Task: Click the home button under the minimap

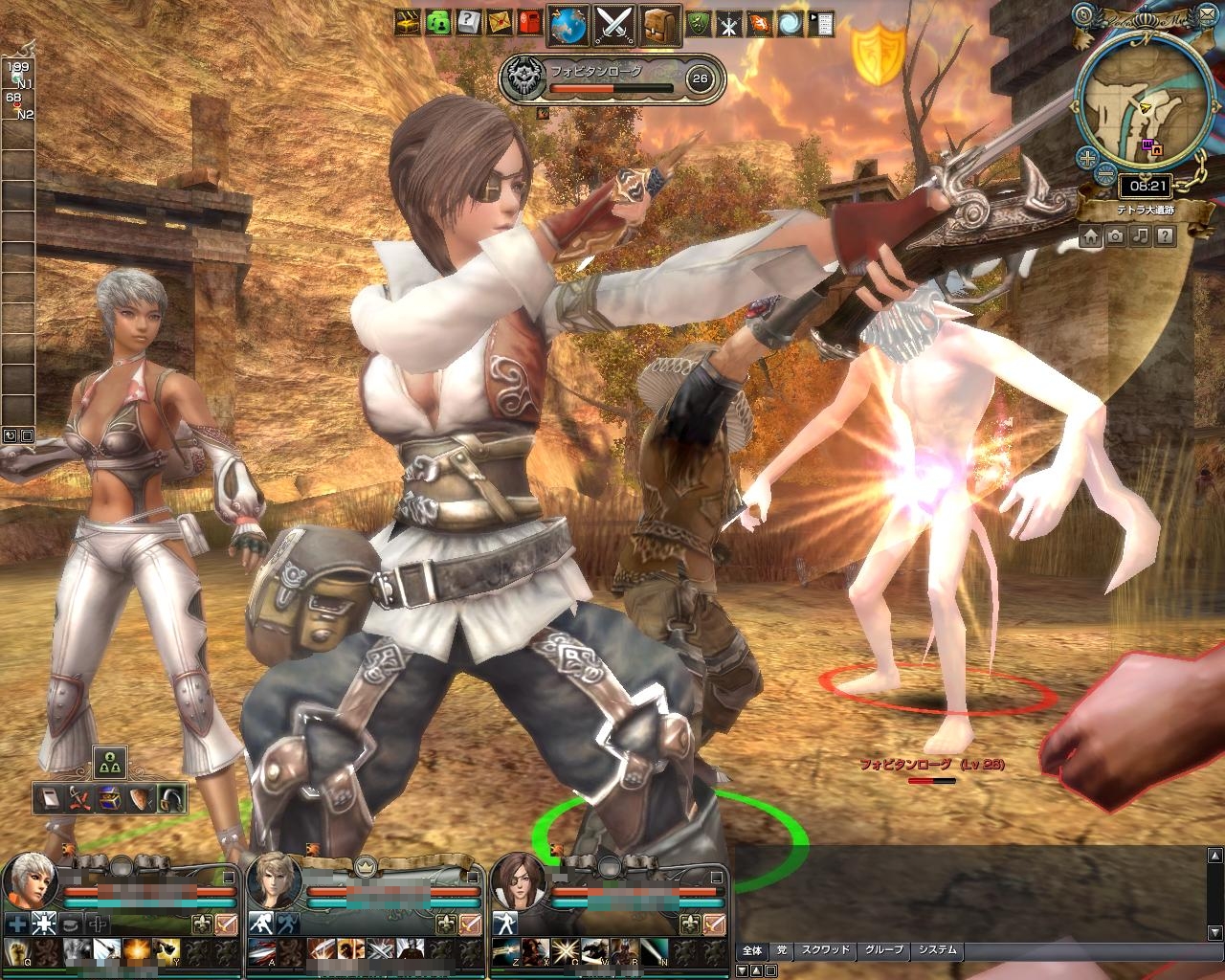Action: pyautogui.click(x=1091, y=235)
